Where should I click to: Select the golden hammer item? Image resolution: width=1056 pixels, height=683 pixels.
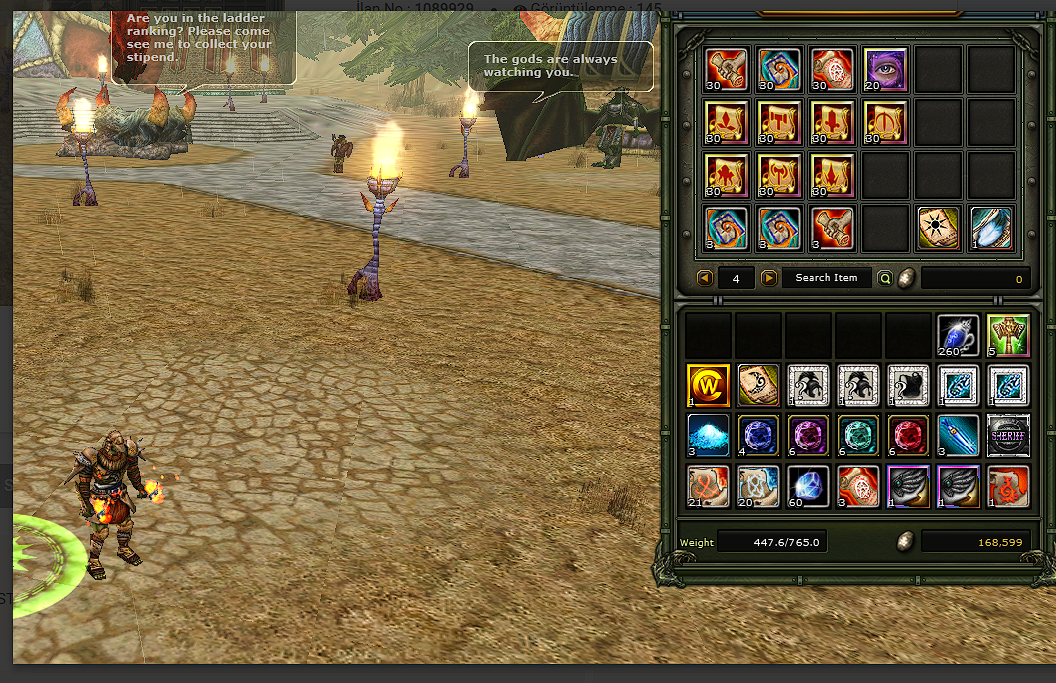[1008, 335]
